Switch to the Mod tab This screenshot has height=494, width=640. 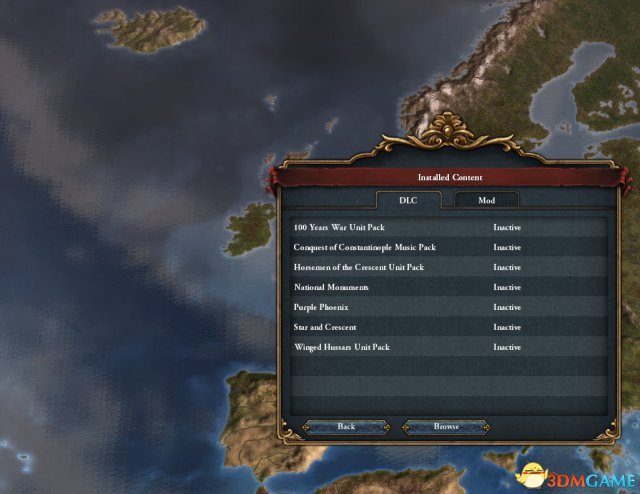click(486, 200)
